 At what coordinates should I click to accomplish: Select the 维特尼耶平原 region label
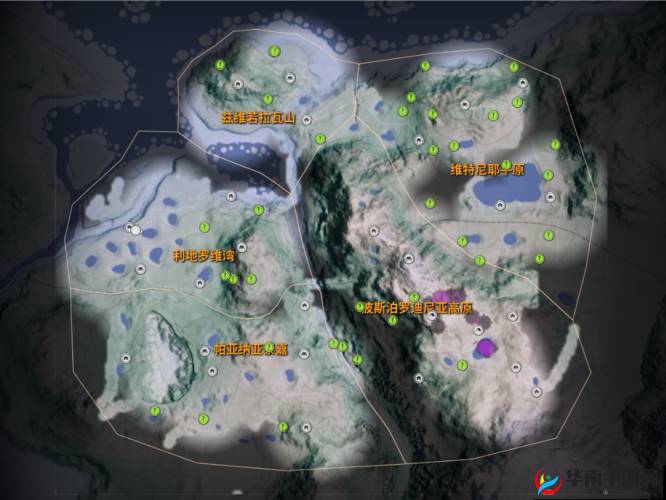coord(487,169)
